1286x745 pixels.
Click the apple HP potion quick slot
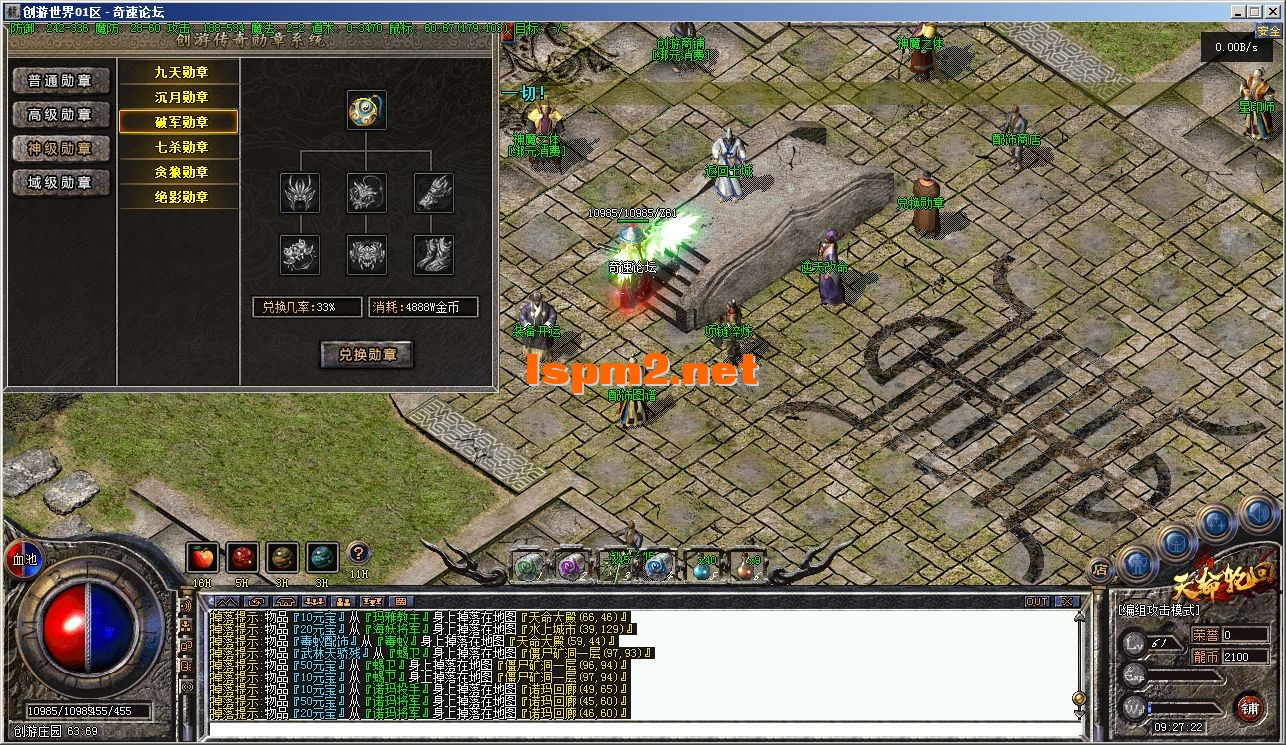[x=202, y=558]
